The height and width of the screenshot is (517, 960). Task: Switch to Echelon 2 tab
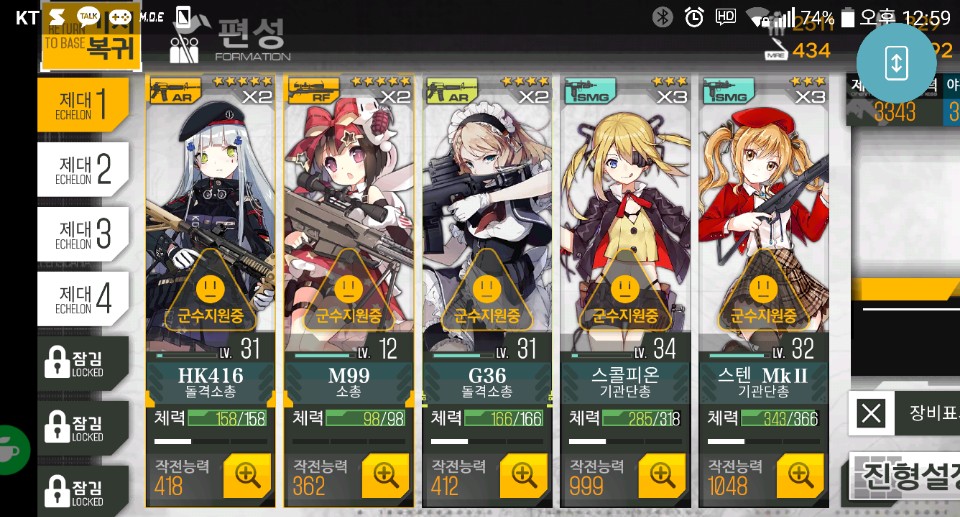[84, 167]
